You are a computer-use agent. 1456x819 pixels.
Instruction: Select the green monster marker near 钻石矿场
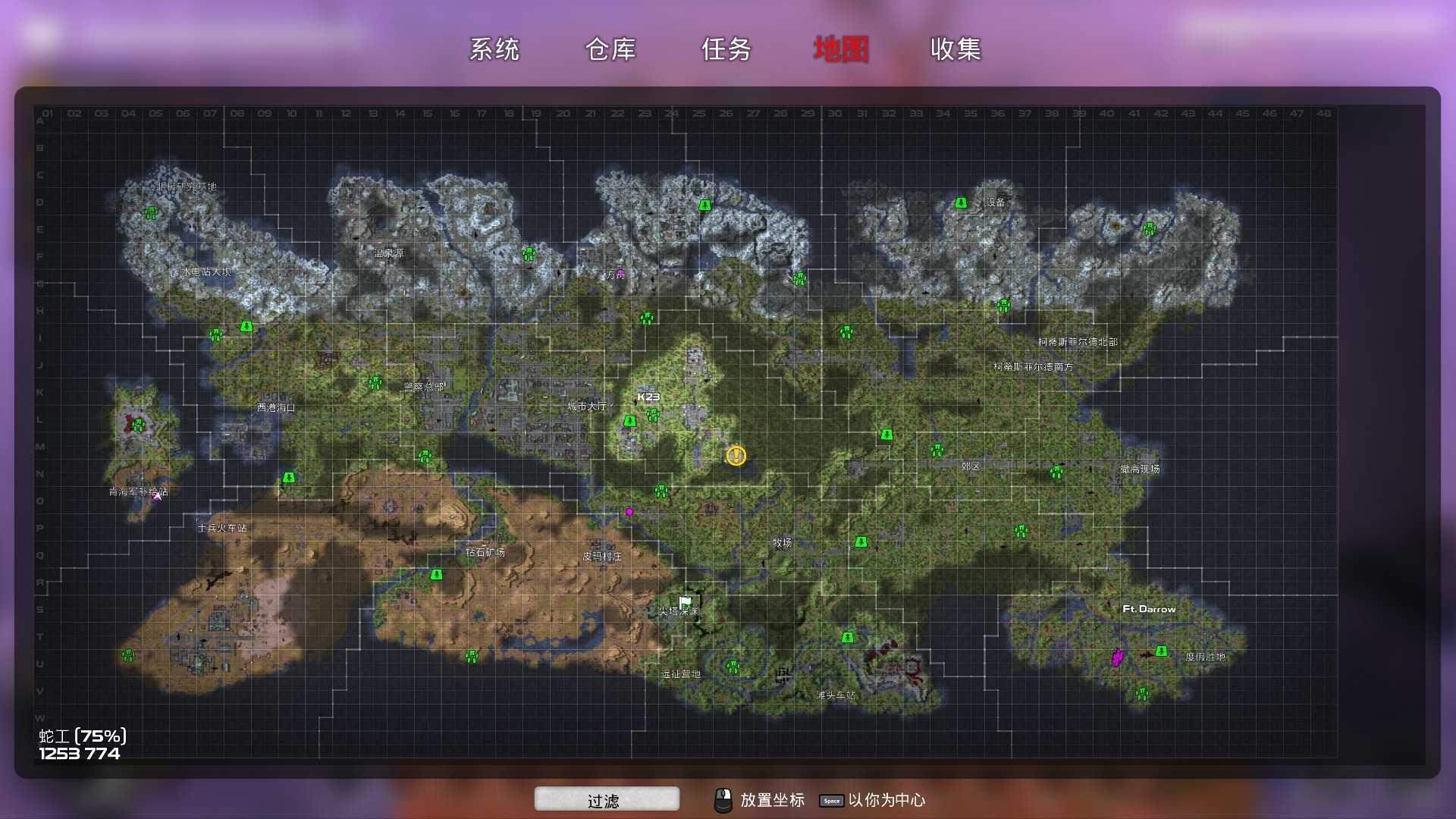point(437,574)
